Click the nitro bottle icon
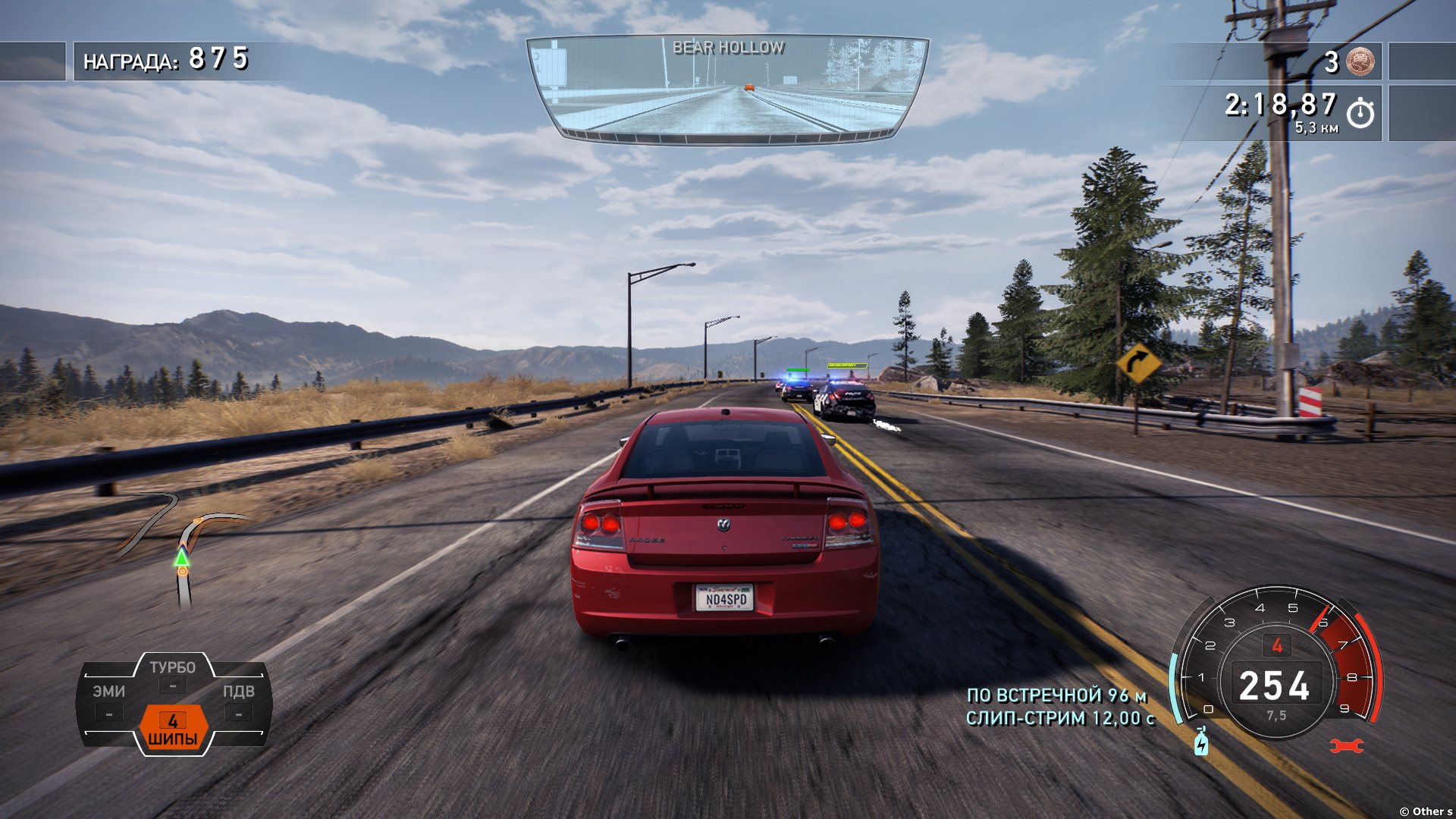The image size is (1456, 819). 1201,742
